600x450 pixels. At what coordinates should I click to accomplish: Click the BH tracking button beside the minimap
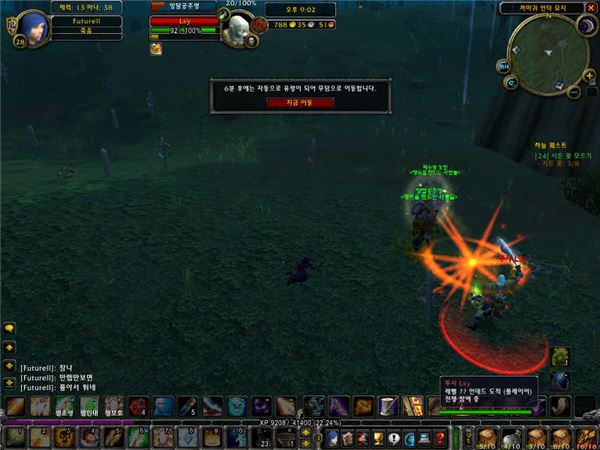tap(504, 64)
